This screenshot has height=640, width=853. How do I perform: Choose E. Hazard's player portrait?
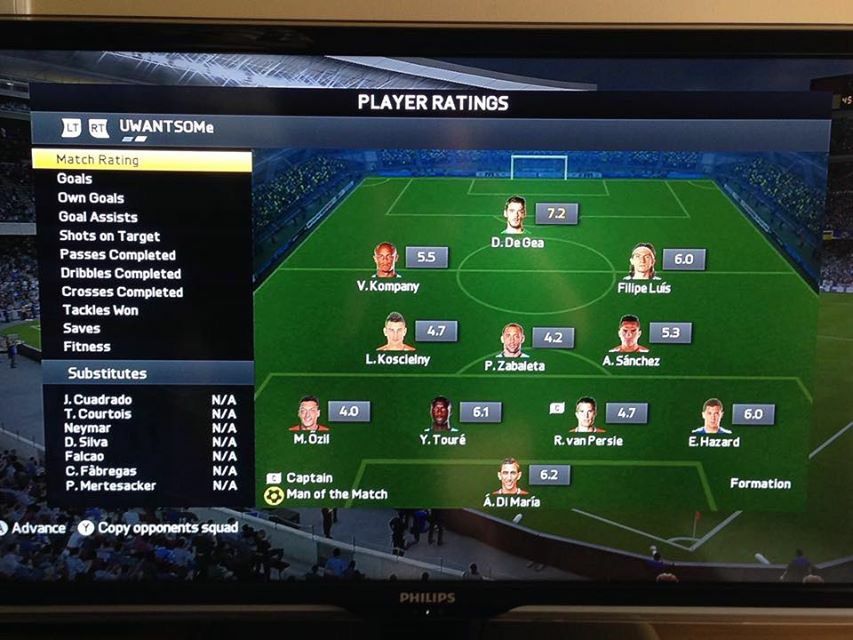click(x=712, y=415)
